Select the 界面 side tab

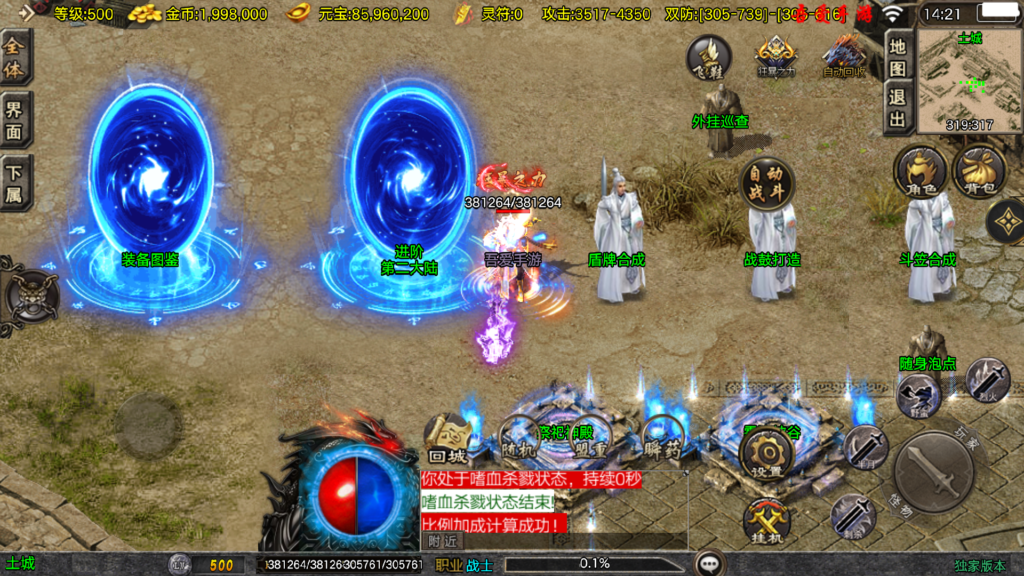click(15, 120)
